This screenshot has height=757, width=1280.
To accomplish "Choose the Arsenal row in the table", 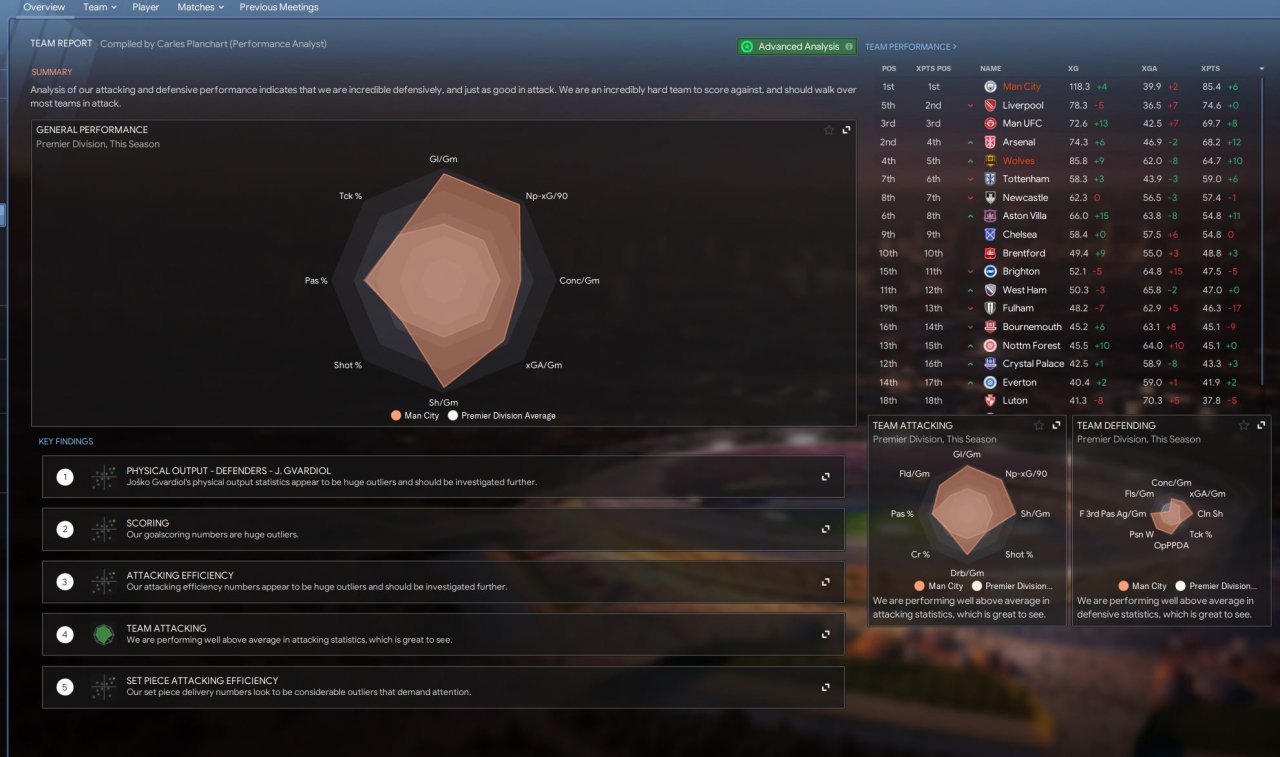I will [1018, 142].
